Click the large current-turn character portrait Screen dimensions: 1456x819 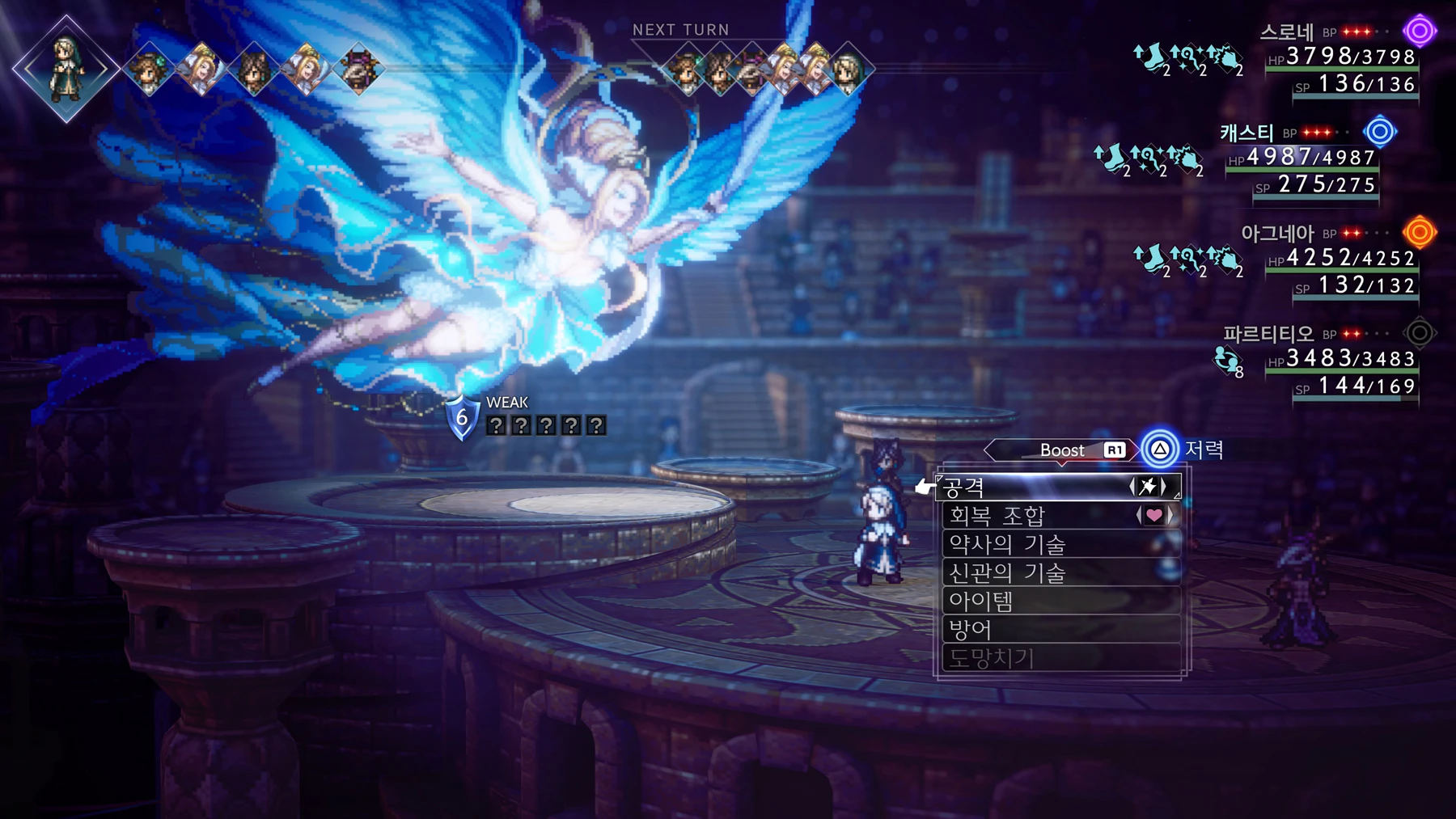(x=66, y=69)
